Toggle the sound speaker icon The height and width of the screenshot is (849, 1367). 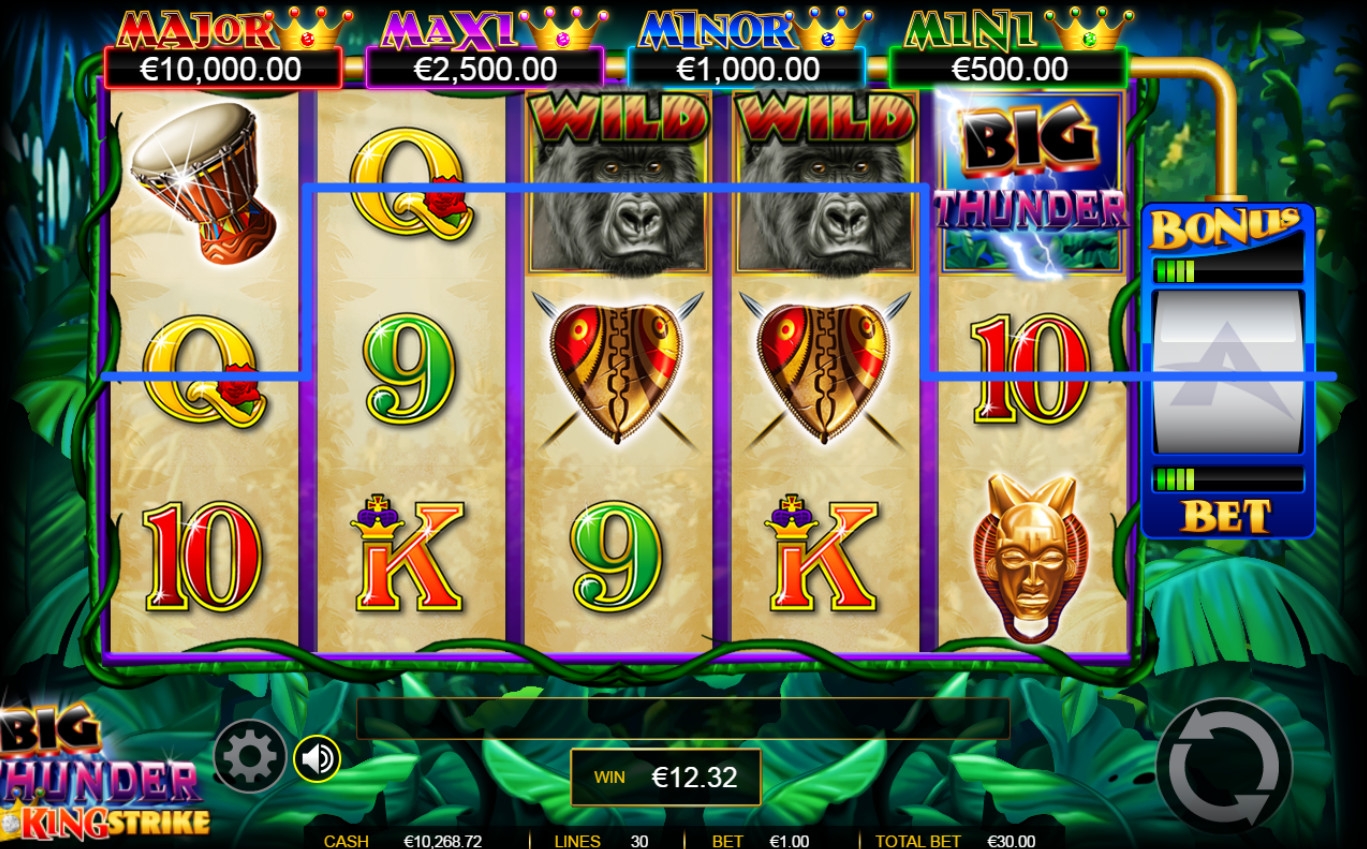point(317,759)
